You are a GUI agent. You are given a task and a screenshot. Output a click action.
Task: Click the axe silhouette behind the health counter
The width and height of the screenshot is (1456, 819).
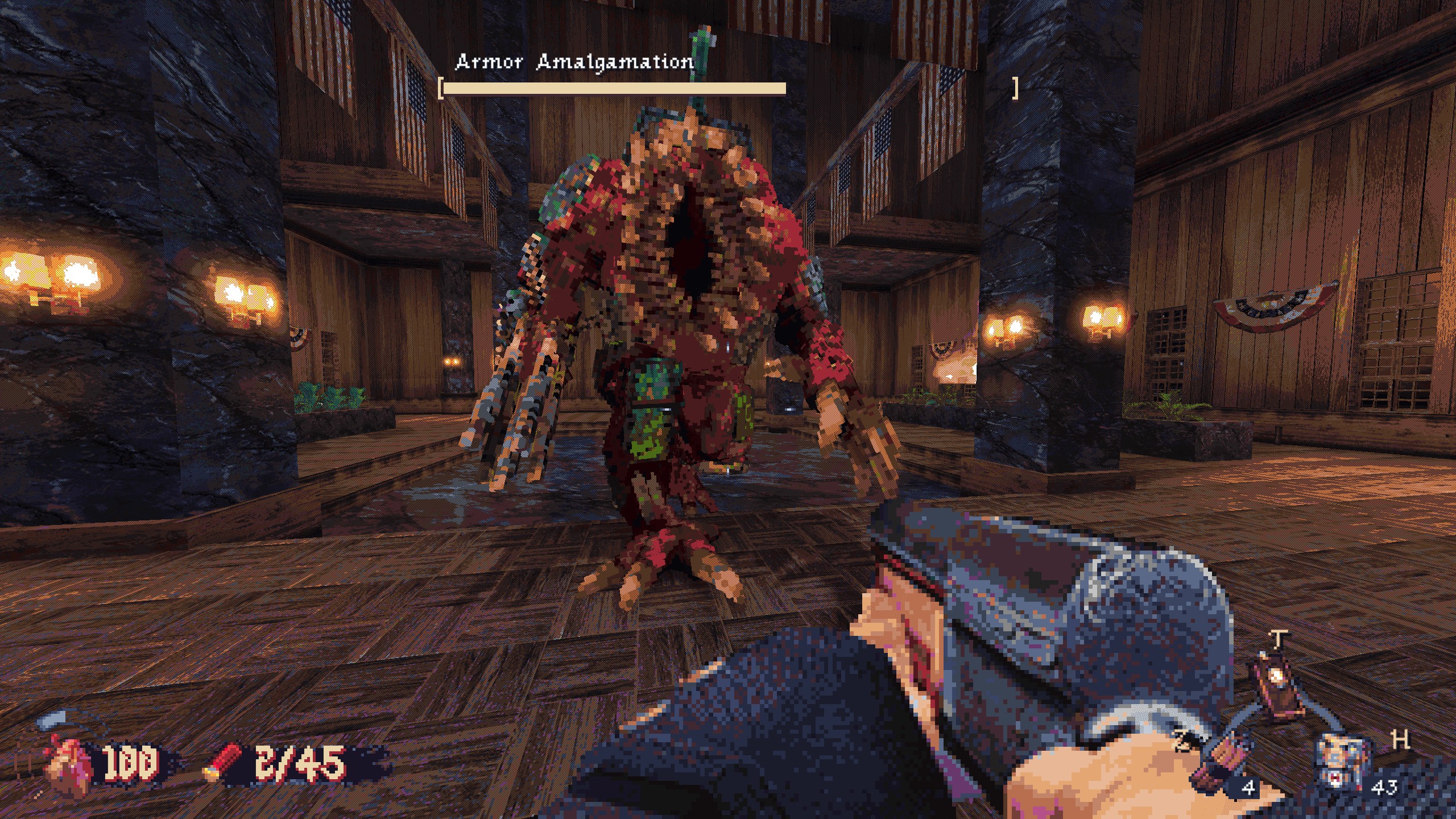pos(51,719)
